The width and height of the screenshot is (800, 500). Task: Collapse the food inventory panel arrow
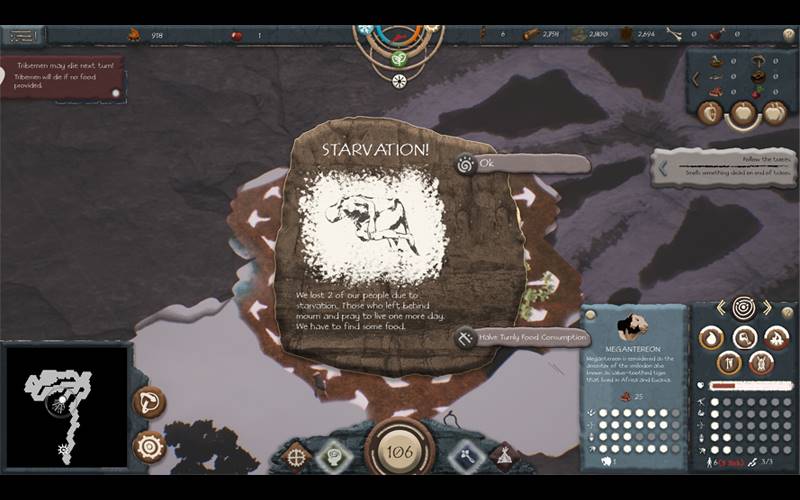[x=696, y=78]
